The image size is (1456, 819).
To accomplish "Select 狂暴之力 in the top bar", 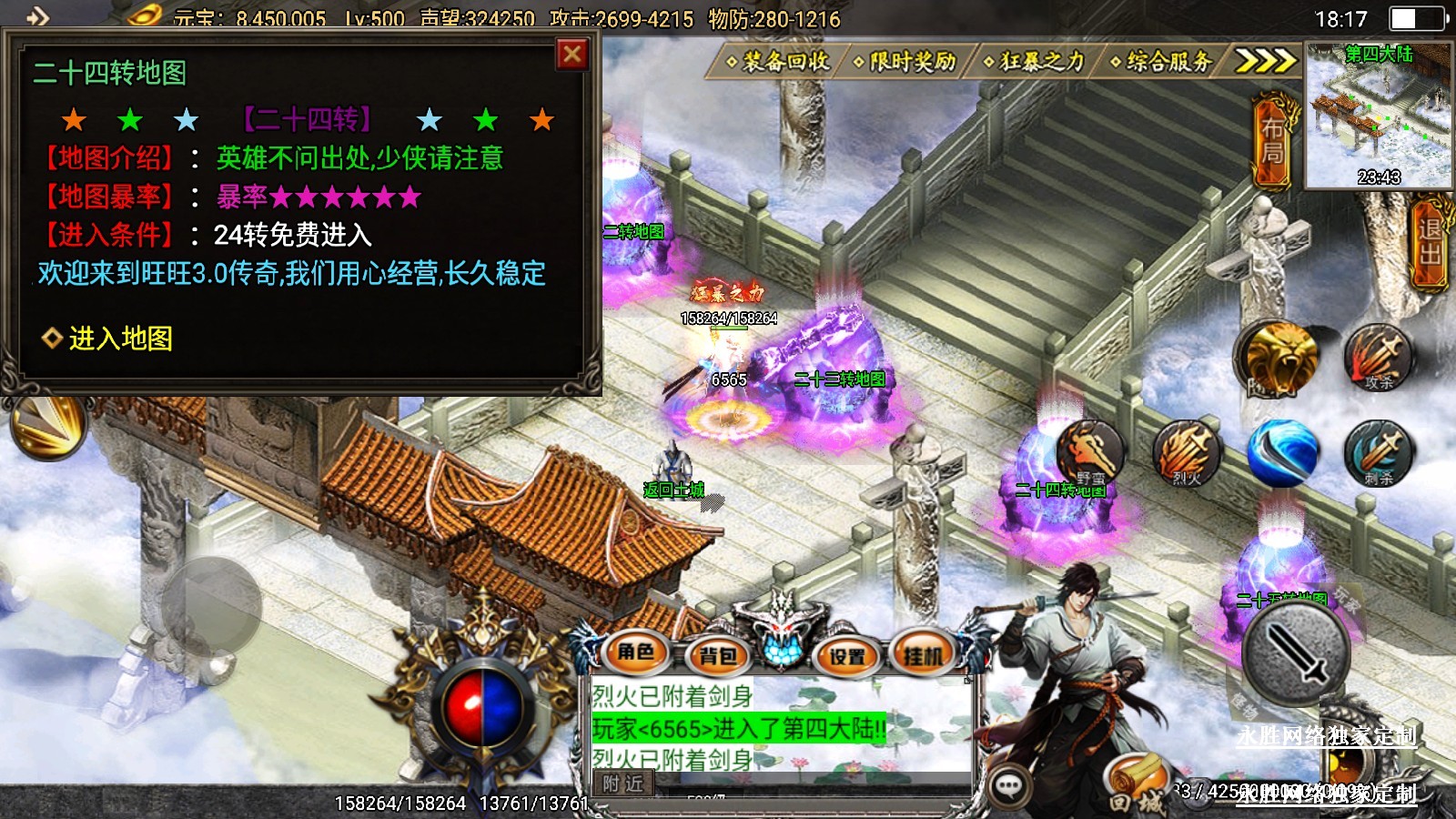I will point(1036,62).
